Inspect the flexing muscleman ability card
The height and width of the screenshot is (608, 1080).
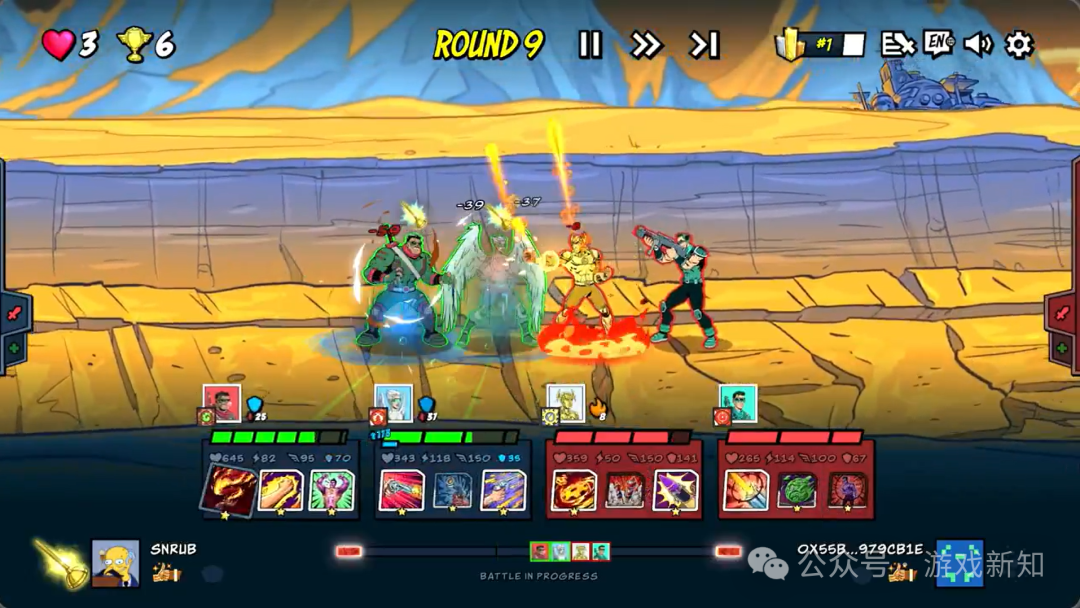tap(331, 490)
